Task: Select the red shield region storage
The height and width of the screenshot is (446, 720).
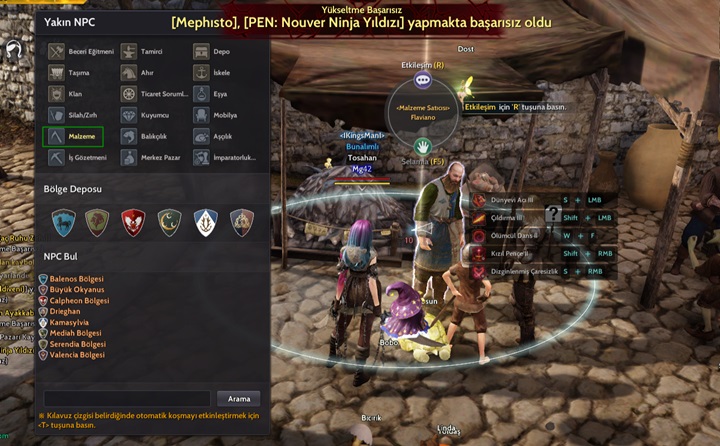Action: (133, 221)
